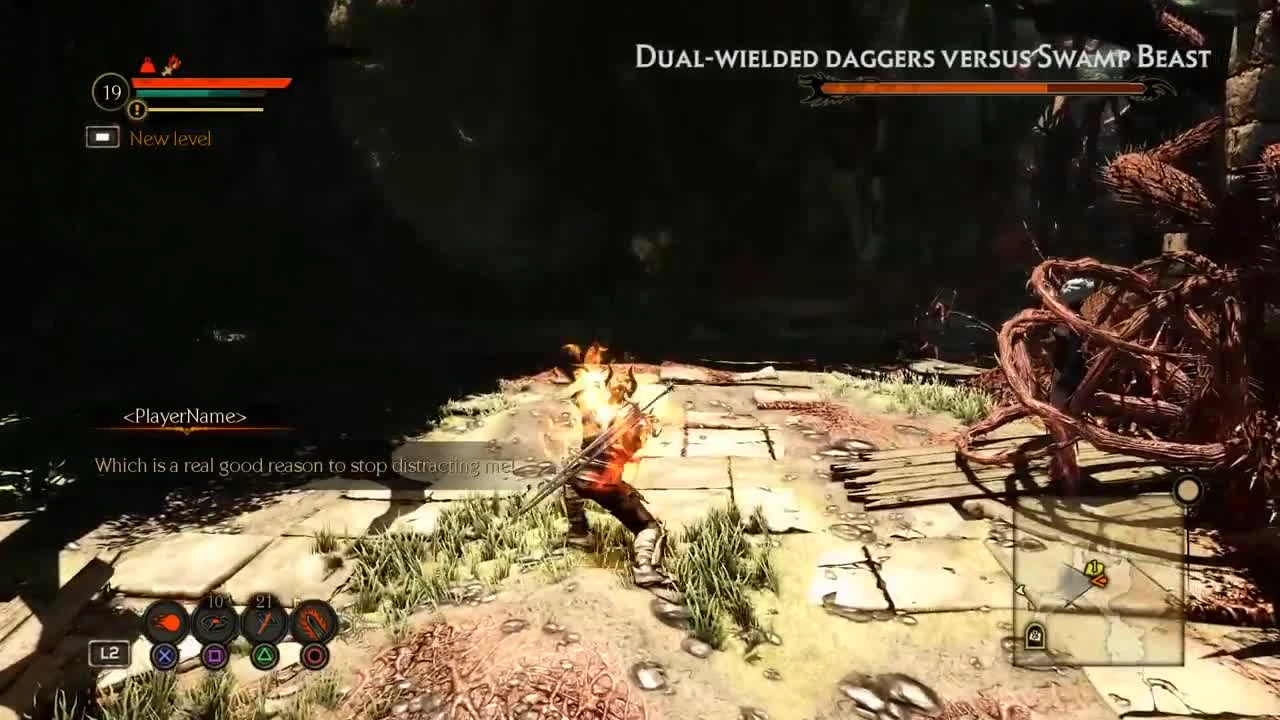
Task: Click the Swamp Beast boss health bar
Action: (x=985, y=90)
